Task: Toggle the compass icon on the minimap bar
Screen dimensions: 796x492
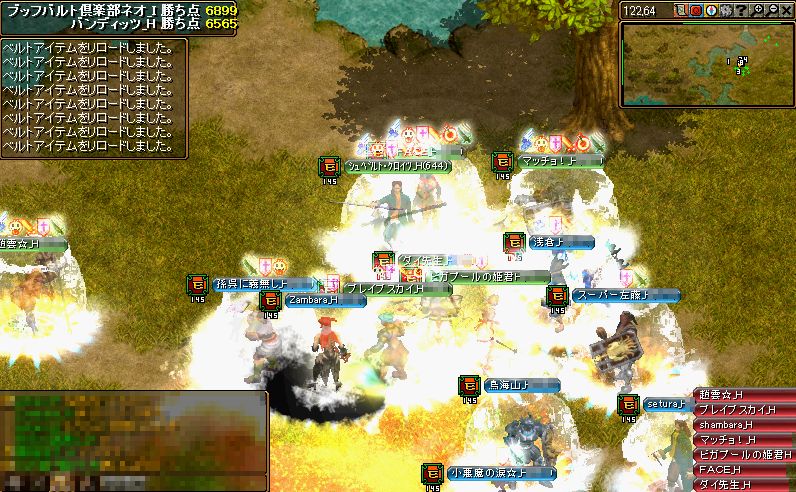Action: pyautogui.click(x=711, y=10)
